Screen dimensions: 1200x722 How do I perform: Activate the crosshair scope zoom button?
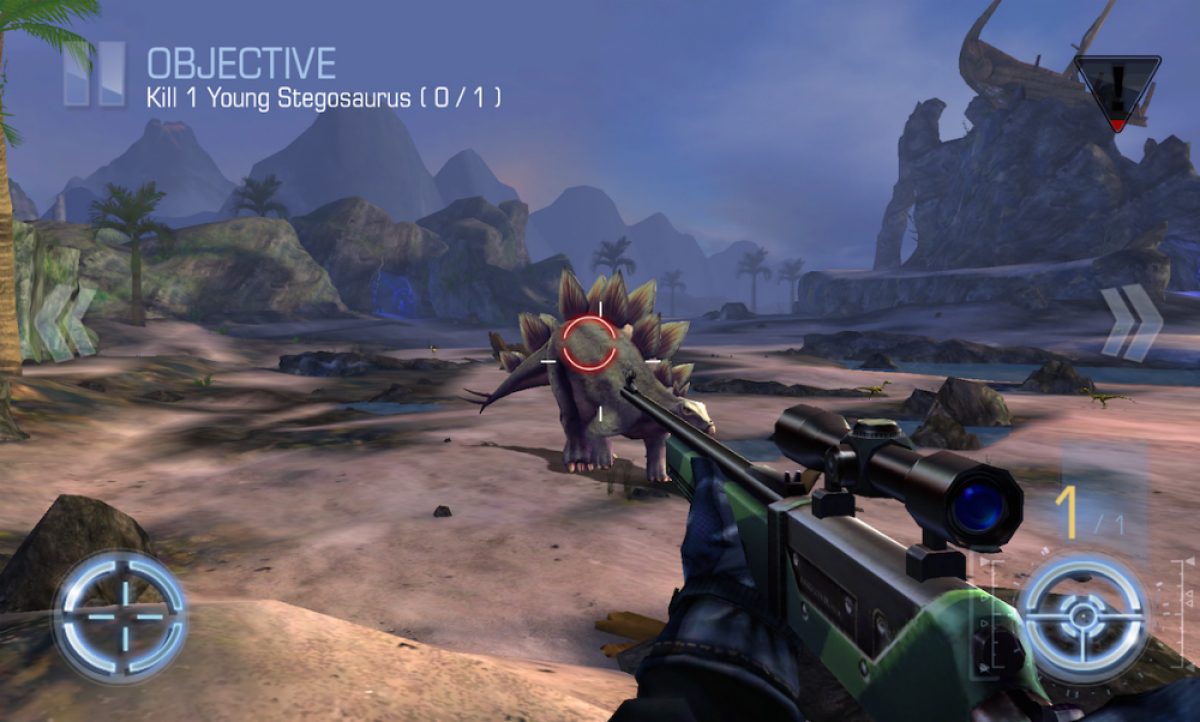point(120,615)
